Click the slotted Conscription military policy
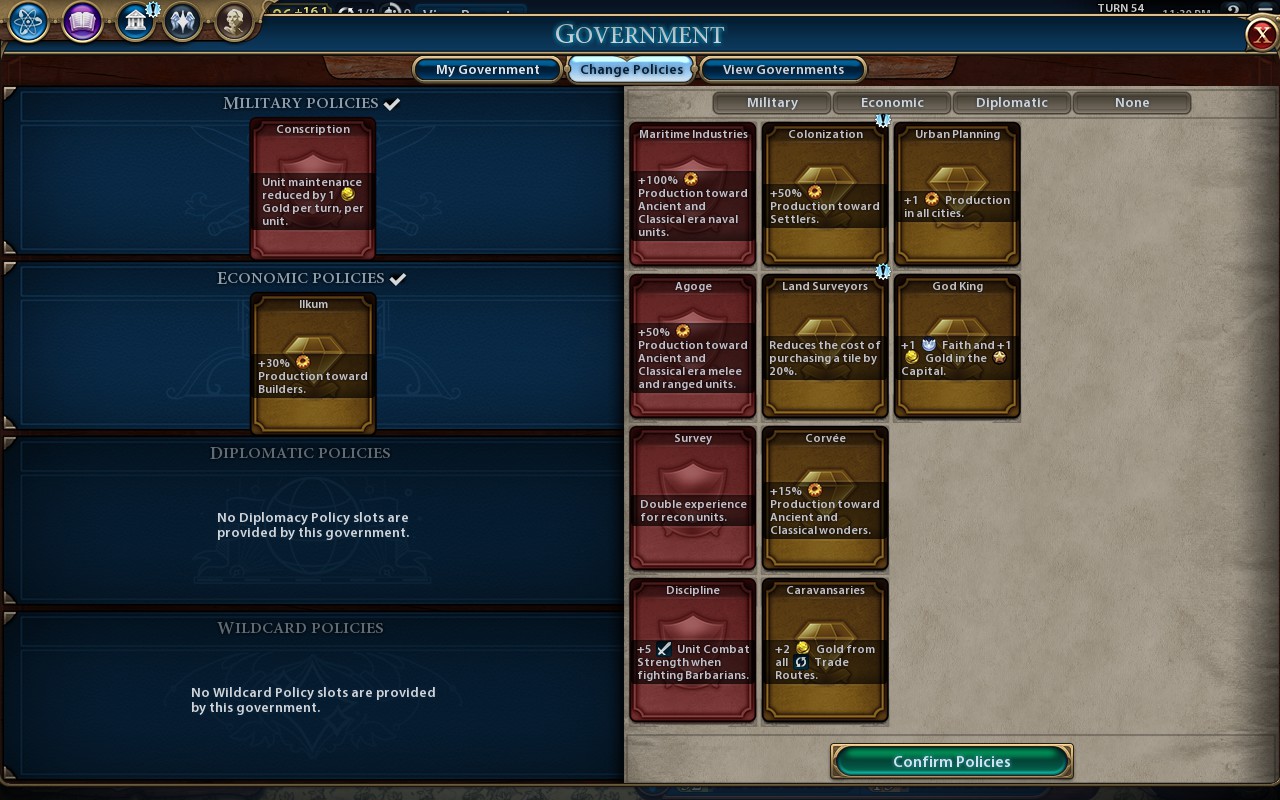Viewport: 1280px width, 800px height. [313, 189]
